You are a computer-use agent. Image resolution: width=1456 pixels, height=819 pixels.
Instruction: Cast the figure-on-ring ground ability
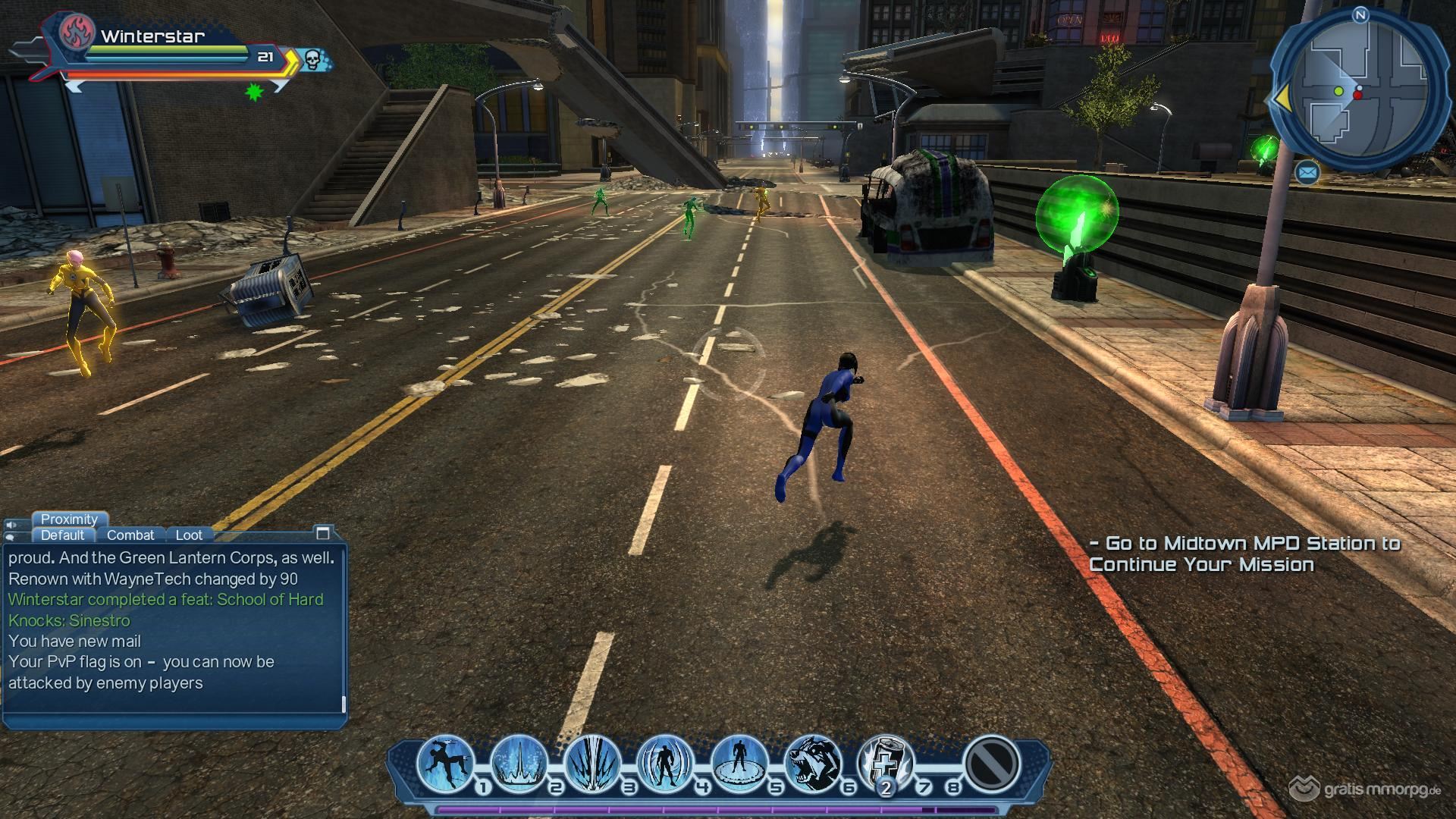[739, 763]
